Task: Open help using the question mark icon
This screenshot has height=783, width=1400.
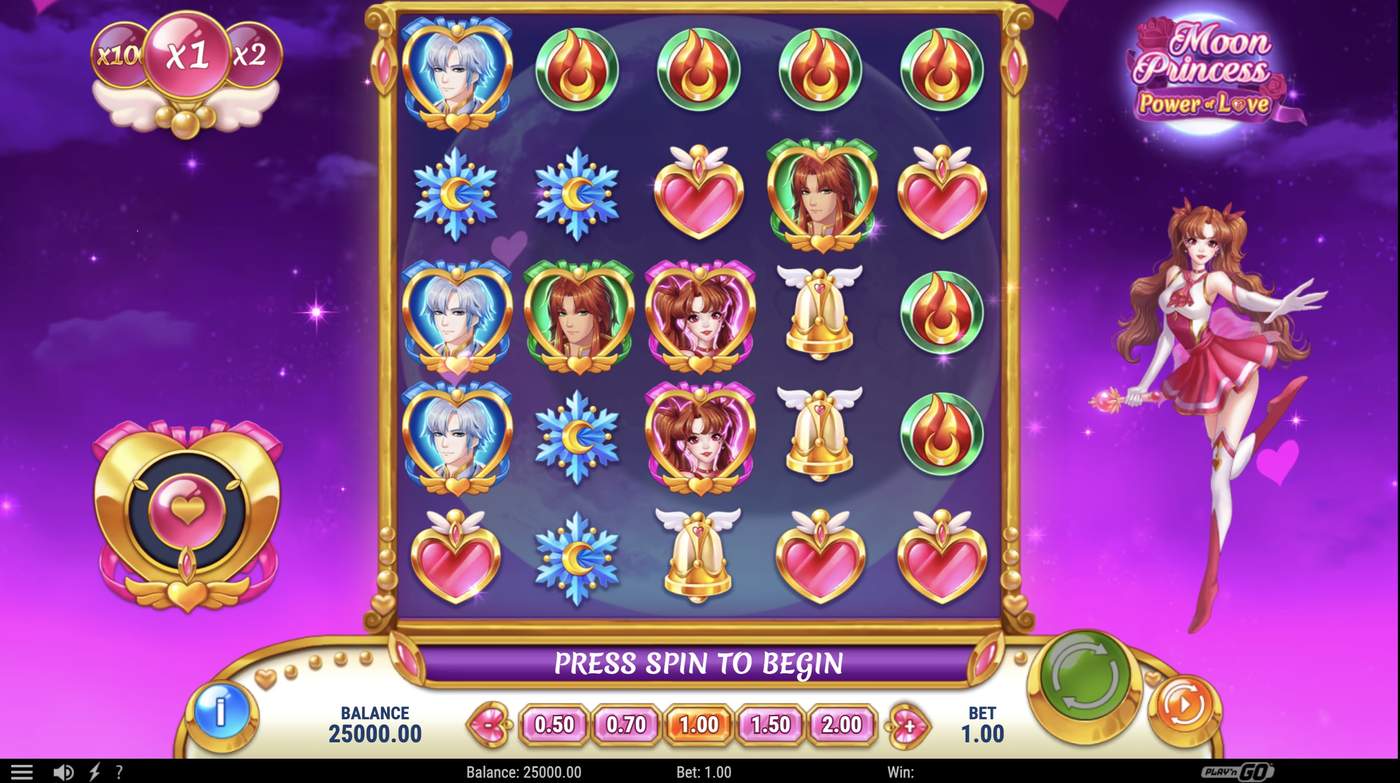Action: [117, 771]
